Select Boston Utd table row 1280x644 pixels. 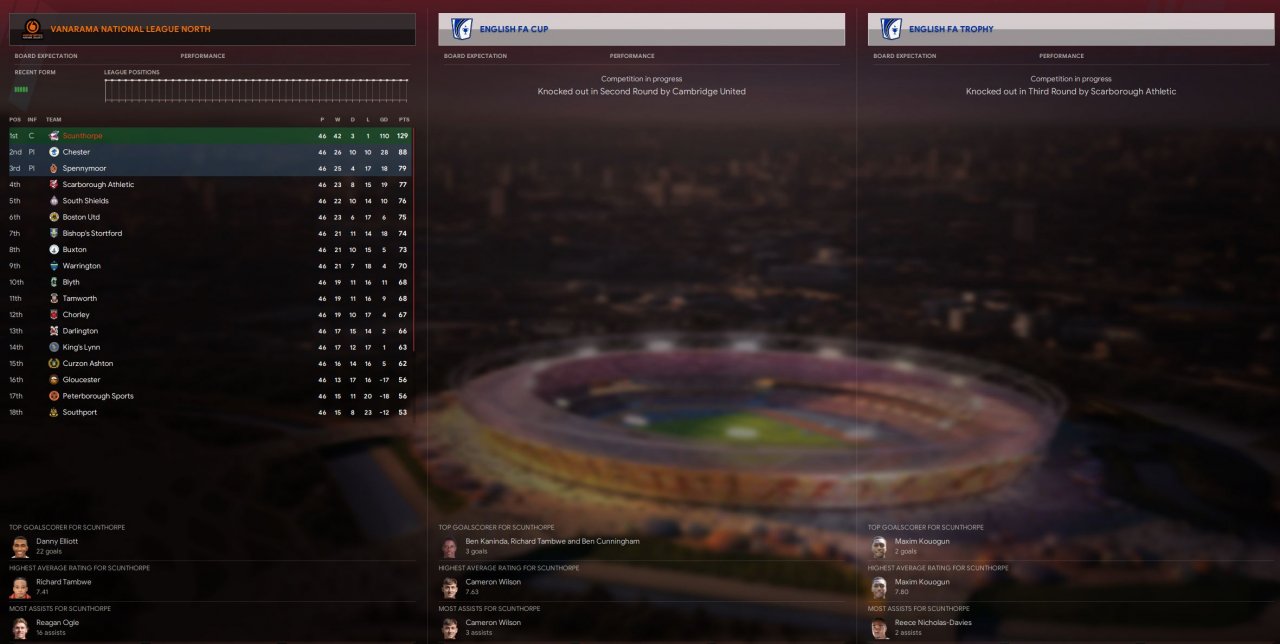click(81, 217)
